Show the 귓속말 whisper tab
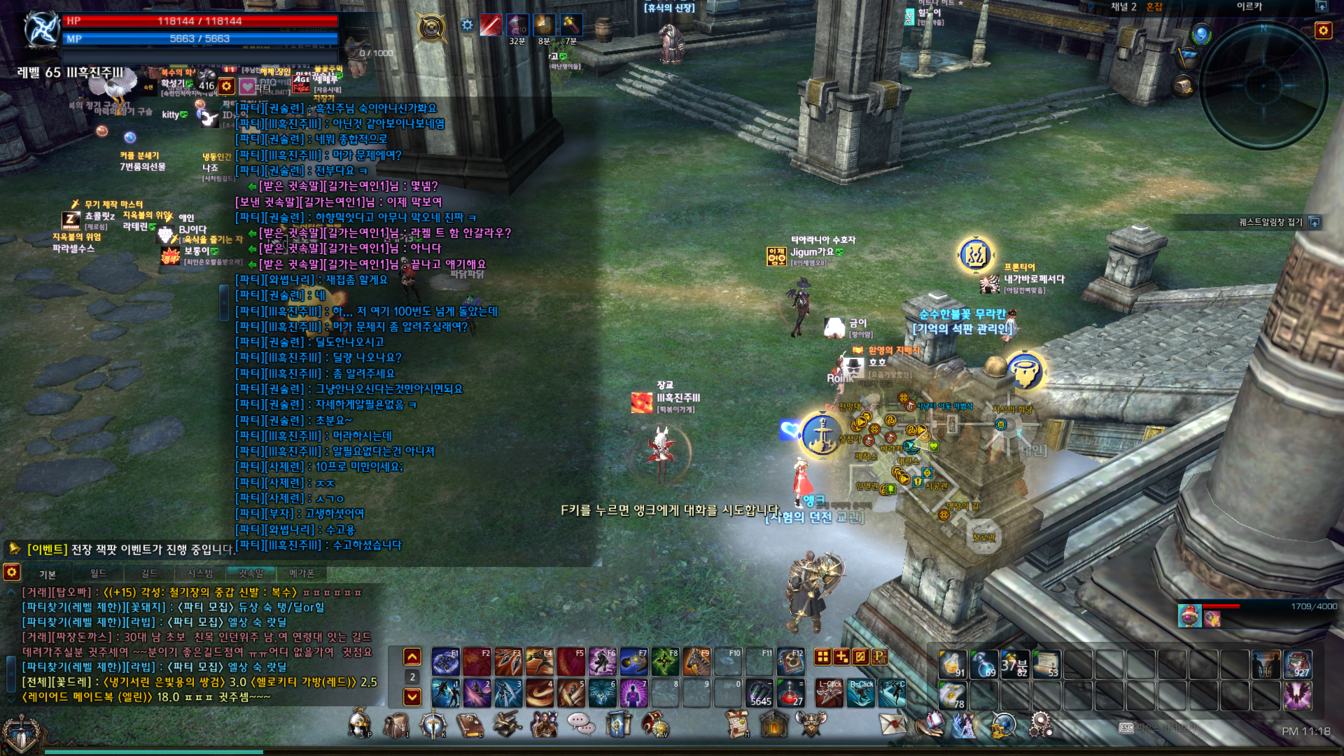1344x756 pixels. (251, 574)
